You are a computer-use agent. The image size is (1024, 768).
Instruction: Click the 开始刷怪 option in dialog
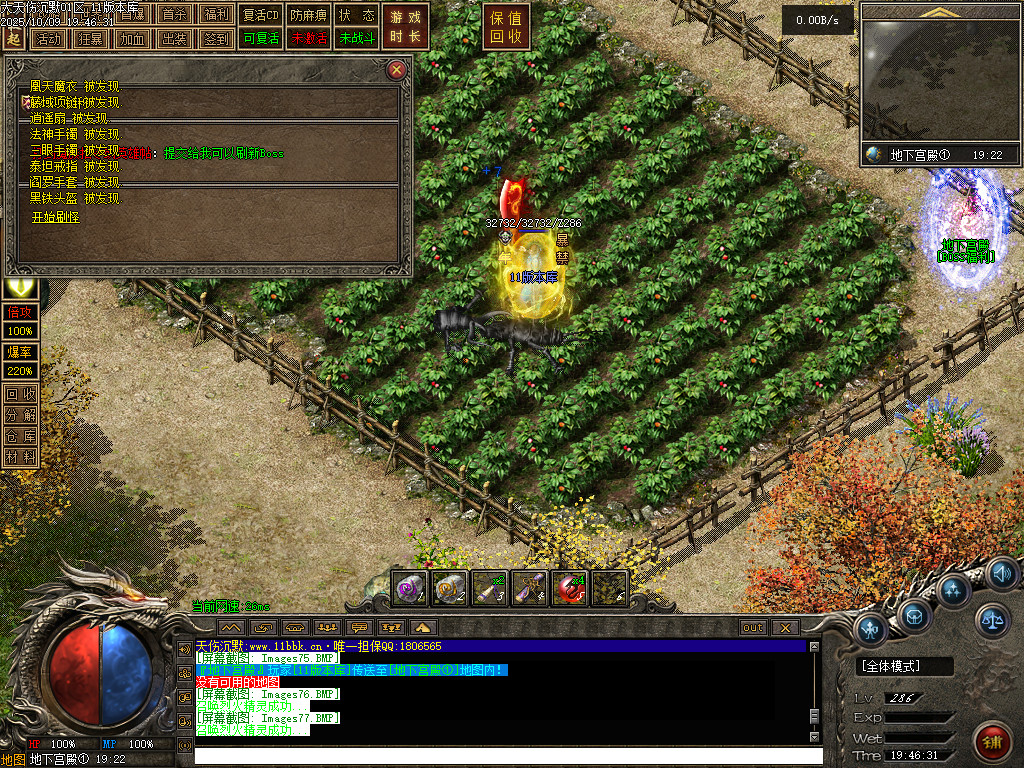(55, 216)
